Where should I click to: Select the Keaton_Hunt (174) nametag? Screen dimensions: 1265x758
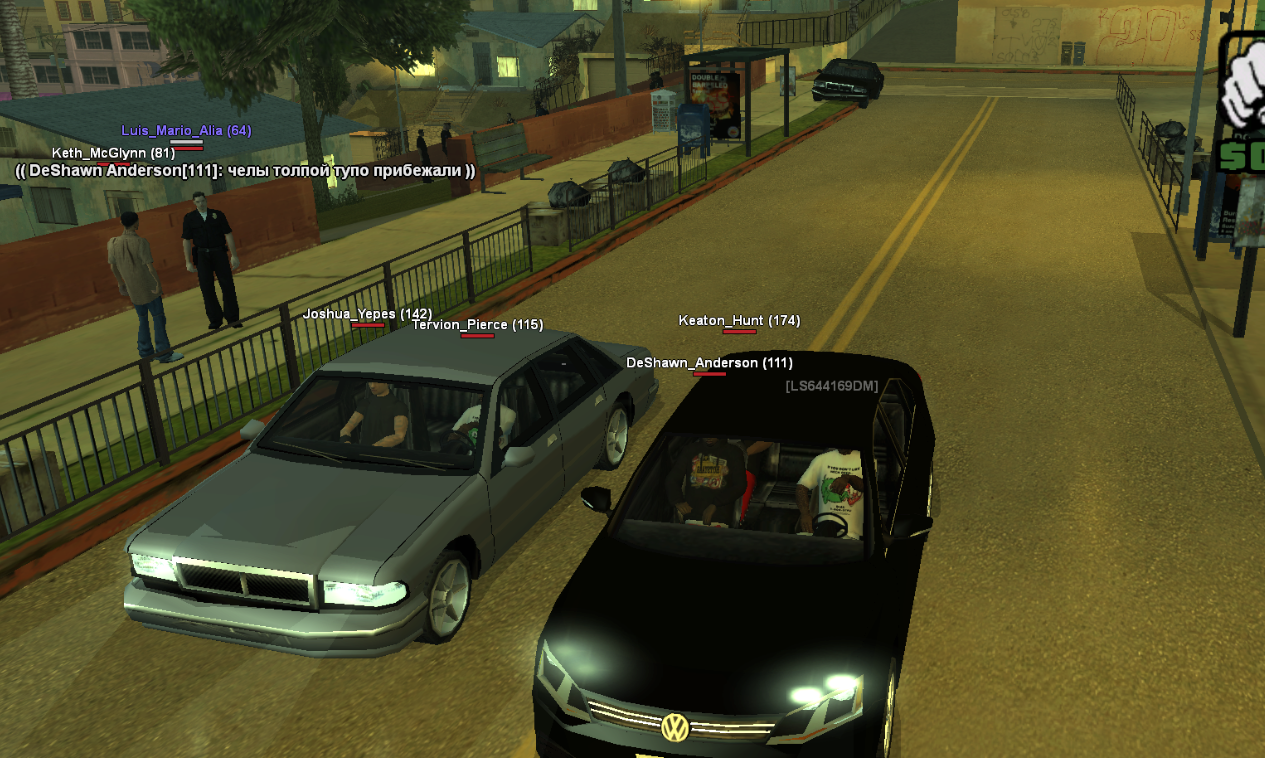coord(739,321)
